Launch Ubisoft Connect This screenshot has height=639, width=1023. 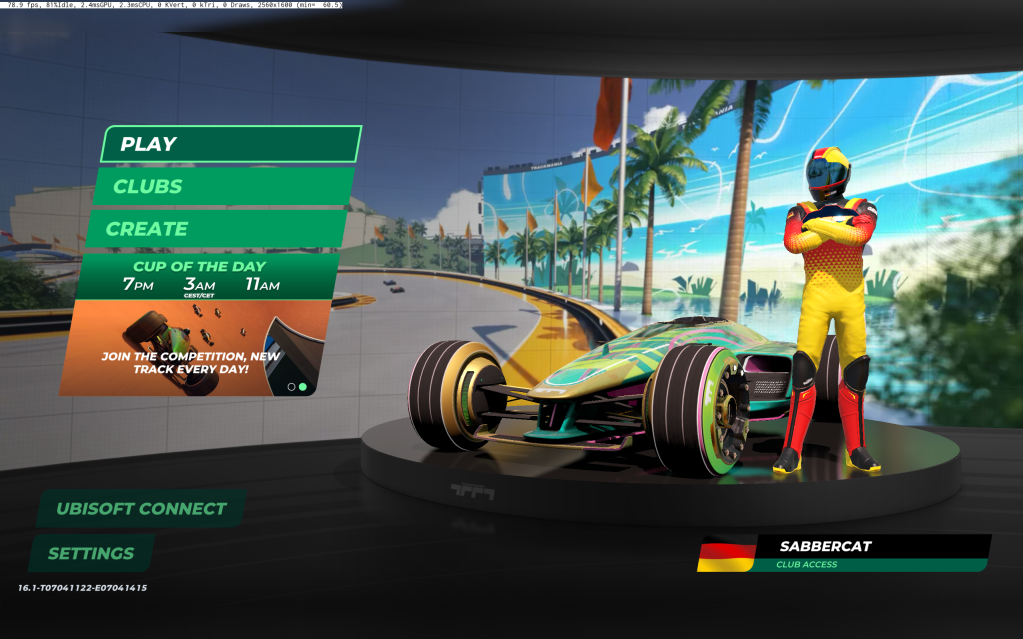[x=141, y=509]
